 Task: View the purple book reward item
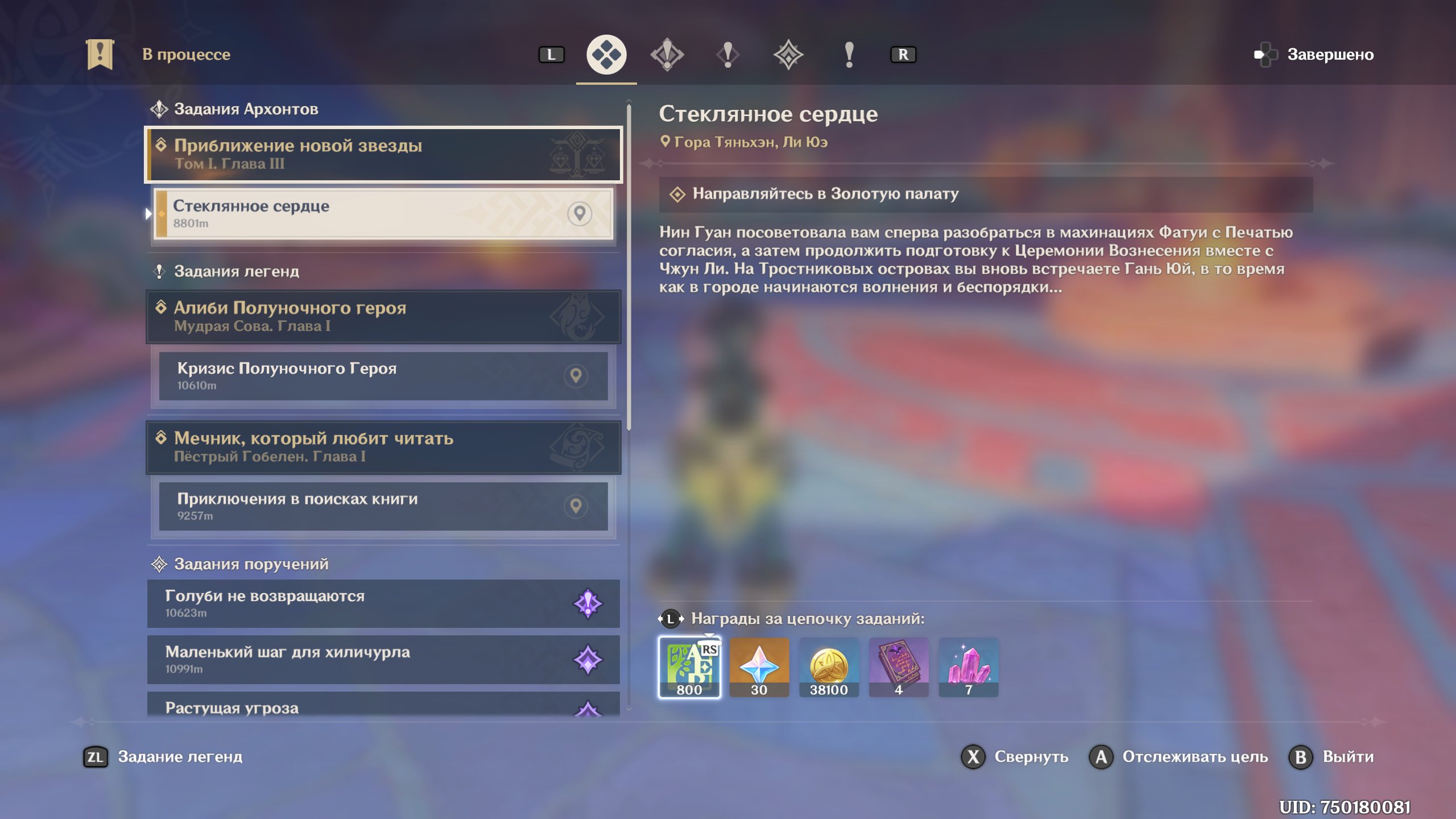(x=899, y=667)
